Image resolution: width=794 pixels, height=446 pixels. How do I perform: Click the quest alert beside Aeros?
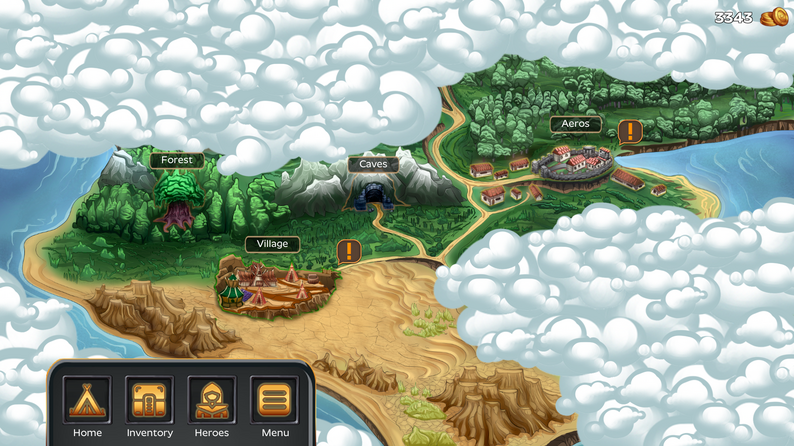[630, 131]
